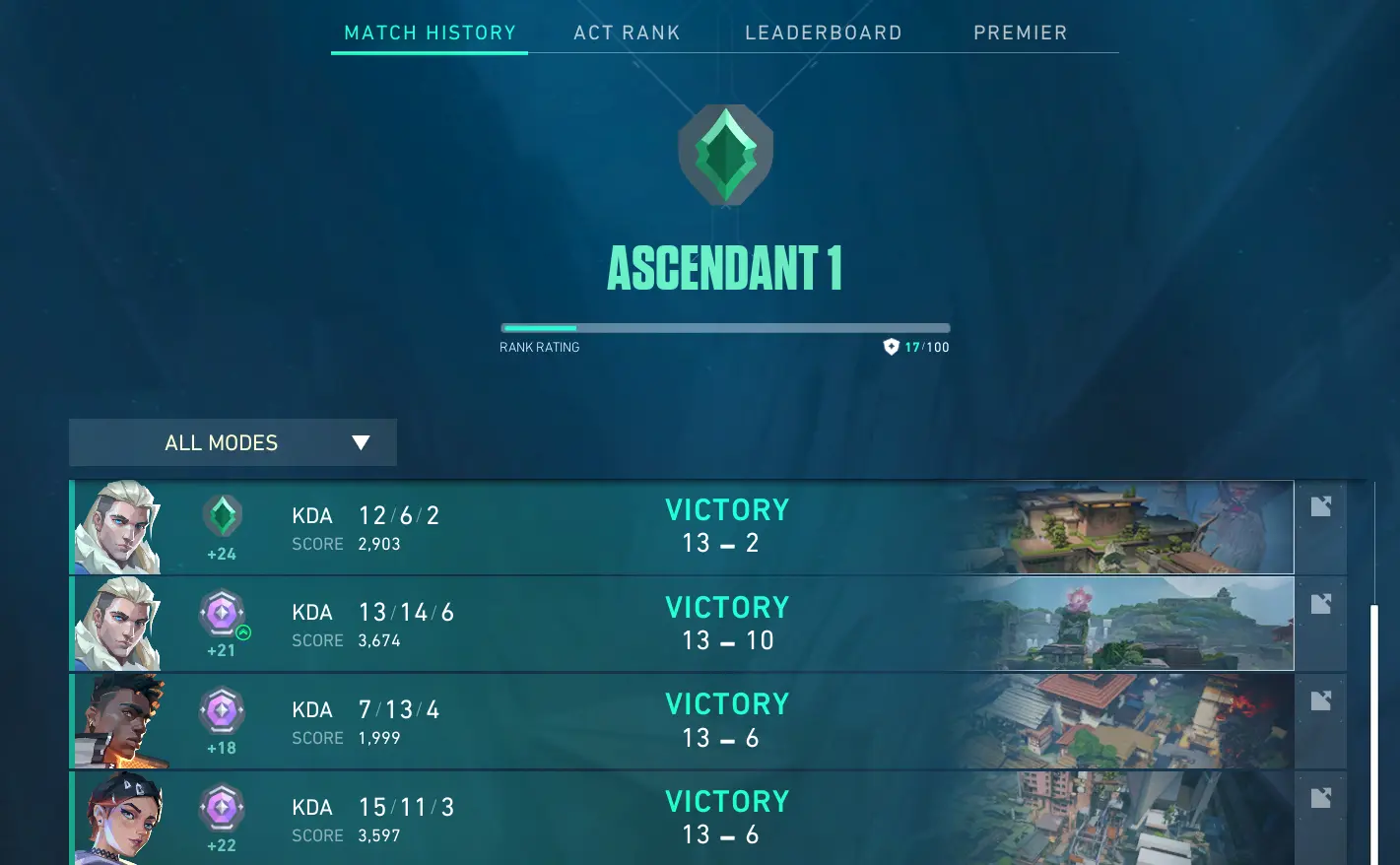The height and width of the screenshot is (865, 1400).
Task: Click the purple rank badge on the +22 match
Action: click(x=222, y=805)
